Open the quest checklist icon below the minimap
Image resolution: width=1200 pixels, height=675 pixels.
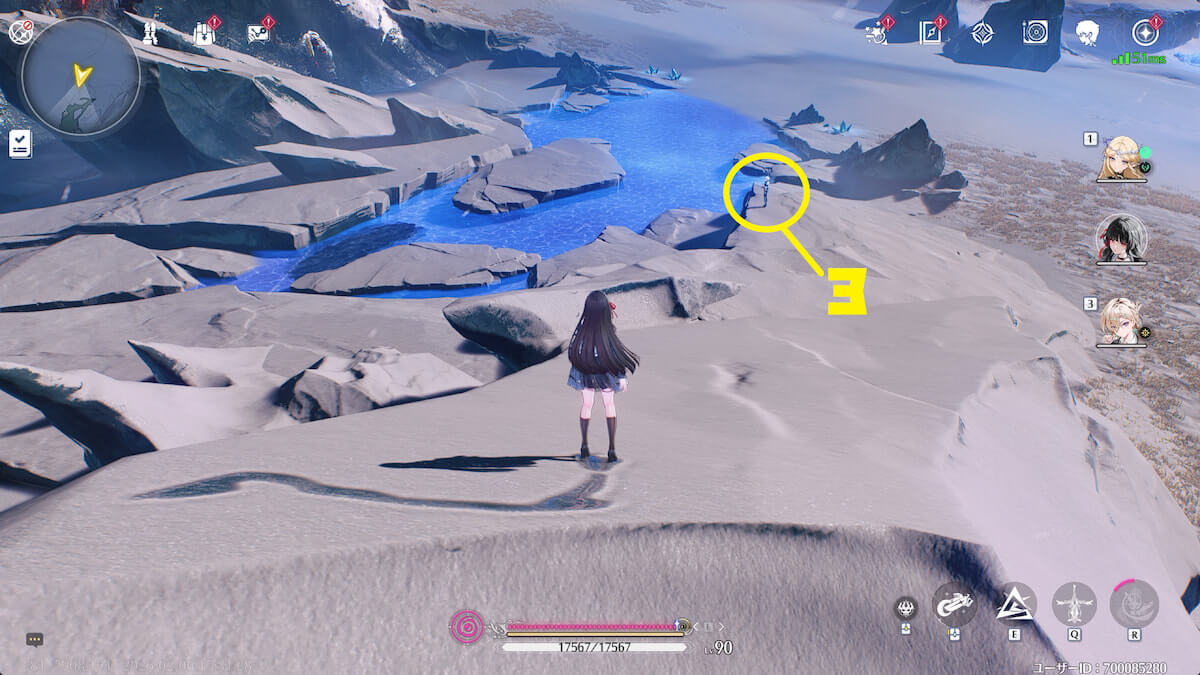[20, 145]
